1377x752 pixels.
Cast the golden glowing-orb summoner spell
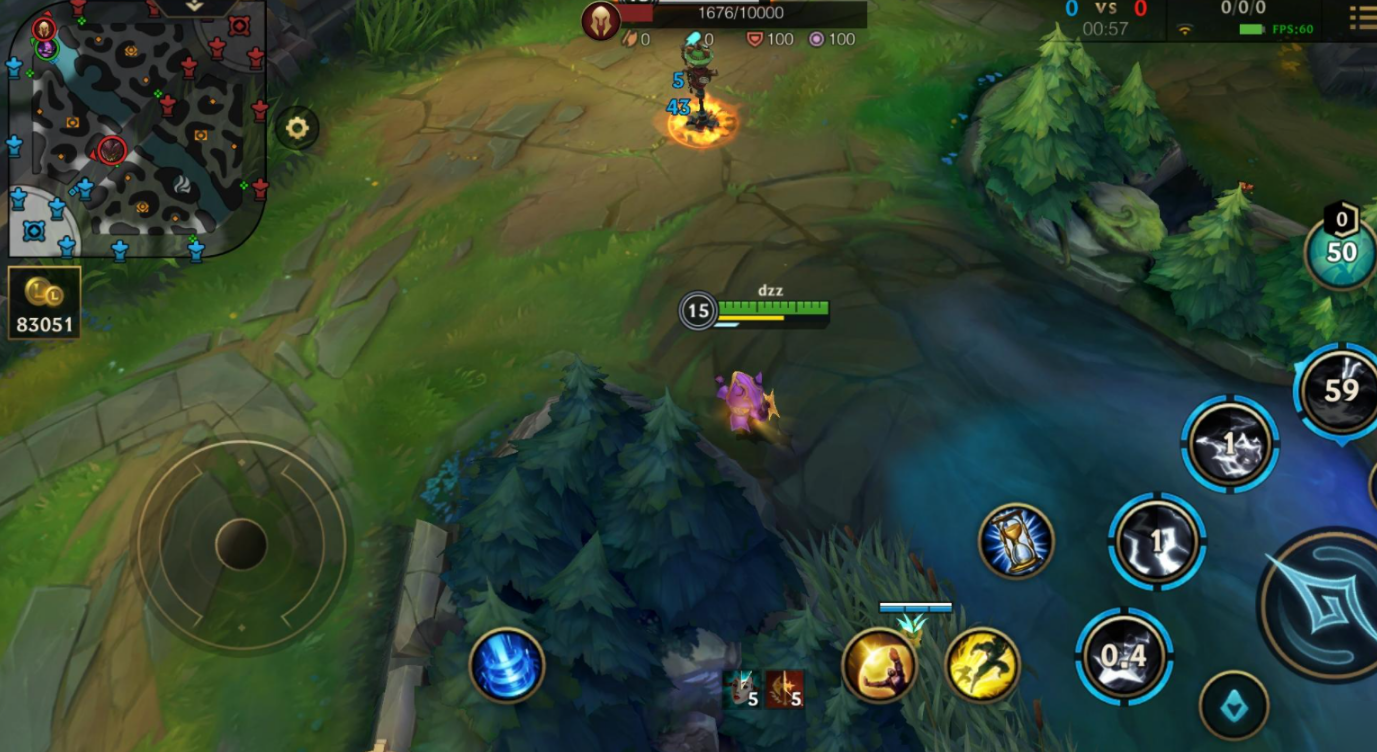pos(880,665)
